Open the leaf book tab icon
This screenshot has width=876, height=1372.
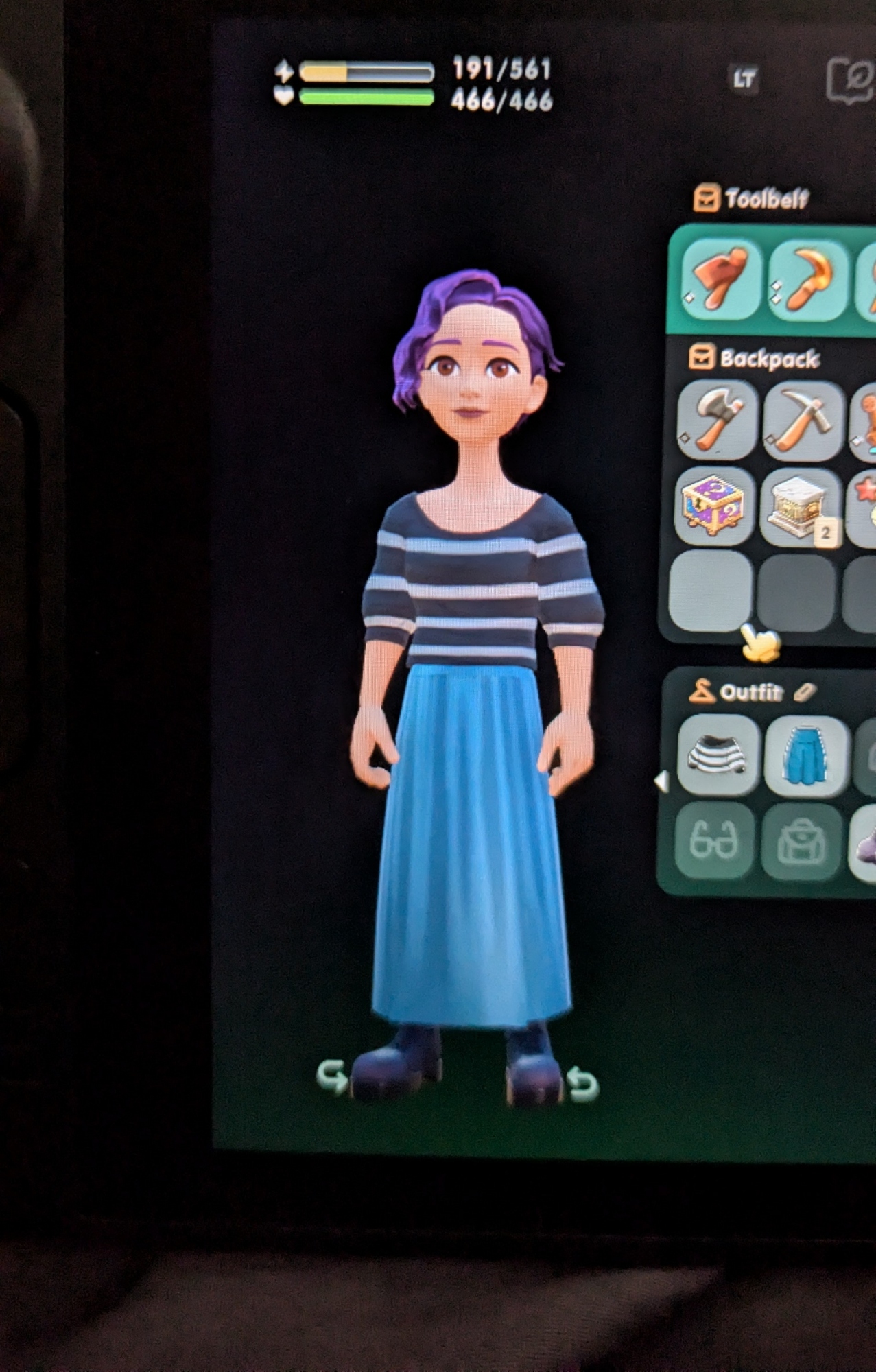click(851, 80)
